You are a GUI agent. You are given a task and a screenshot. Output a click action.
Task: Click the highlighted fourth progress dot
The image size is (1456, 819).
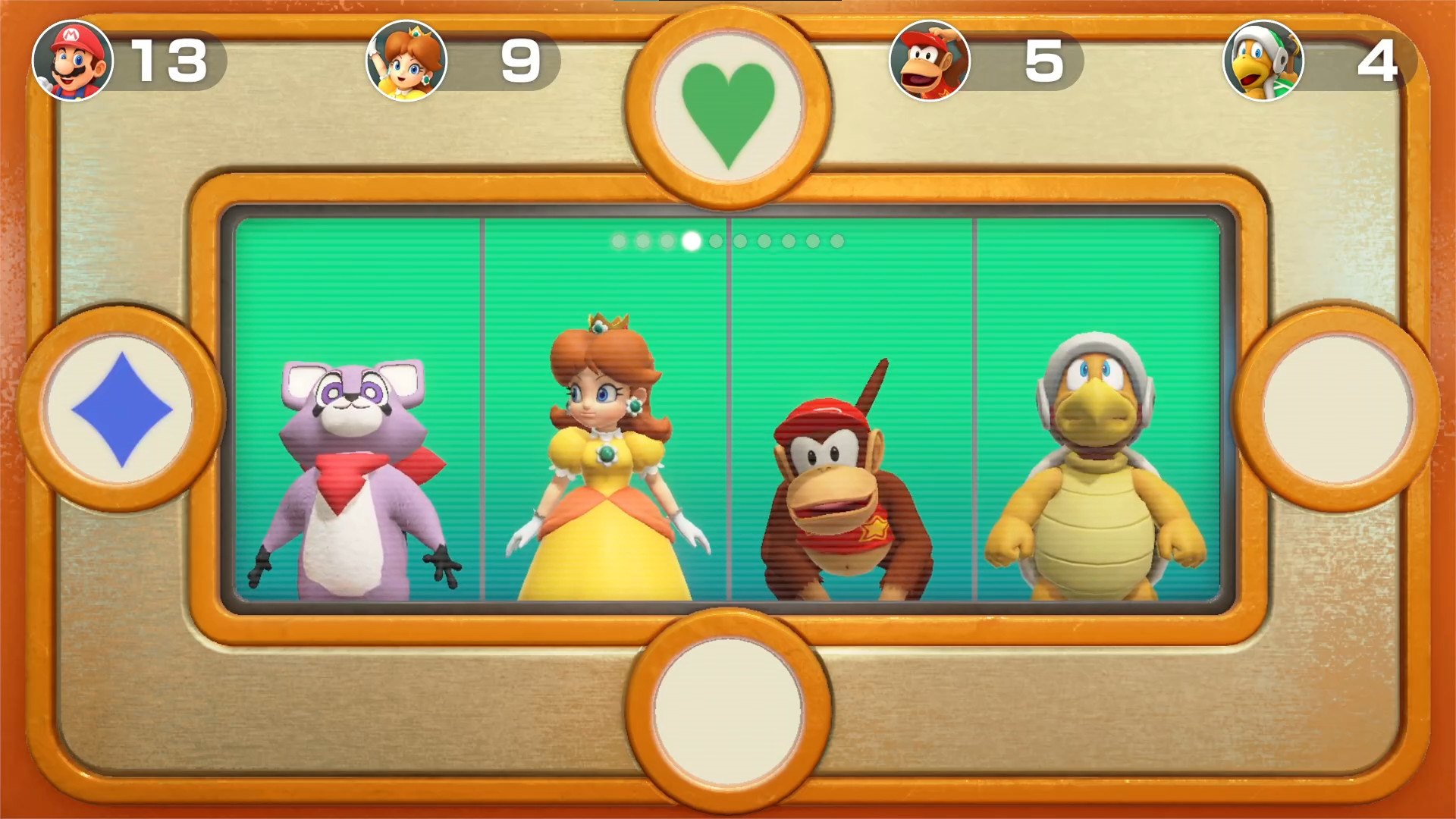click(x=690, y=240)
